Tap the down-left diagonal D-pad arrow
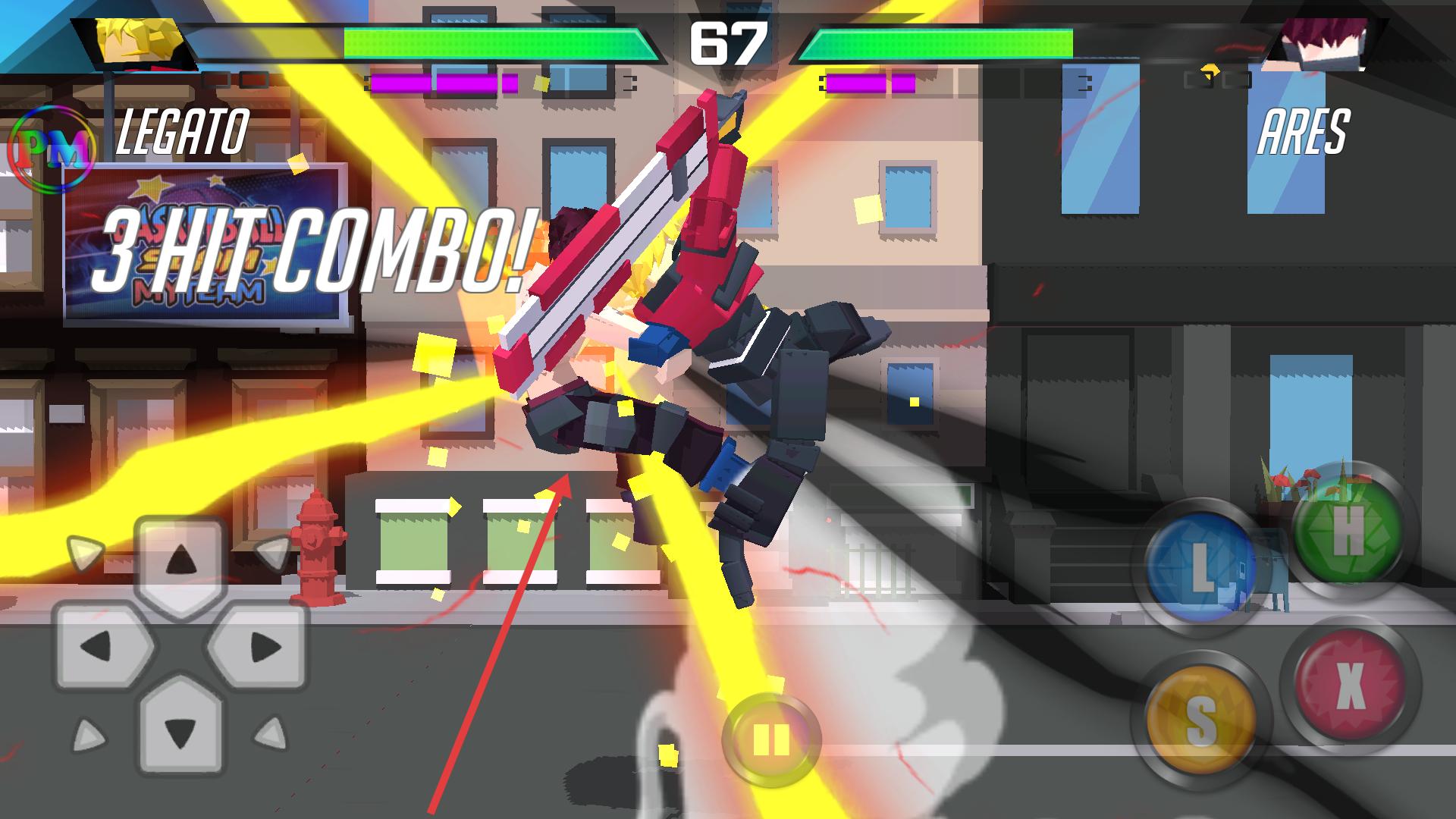 [88, 735]
